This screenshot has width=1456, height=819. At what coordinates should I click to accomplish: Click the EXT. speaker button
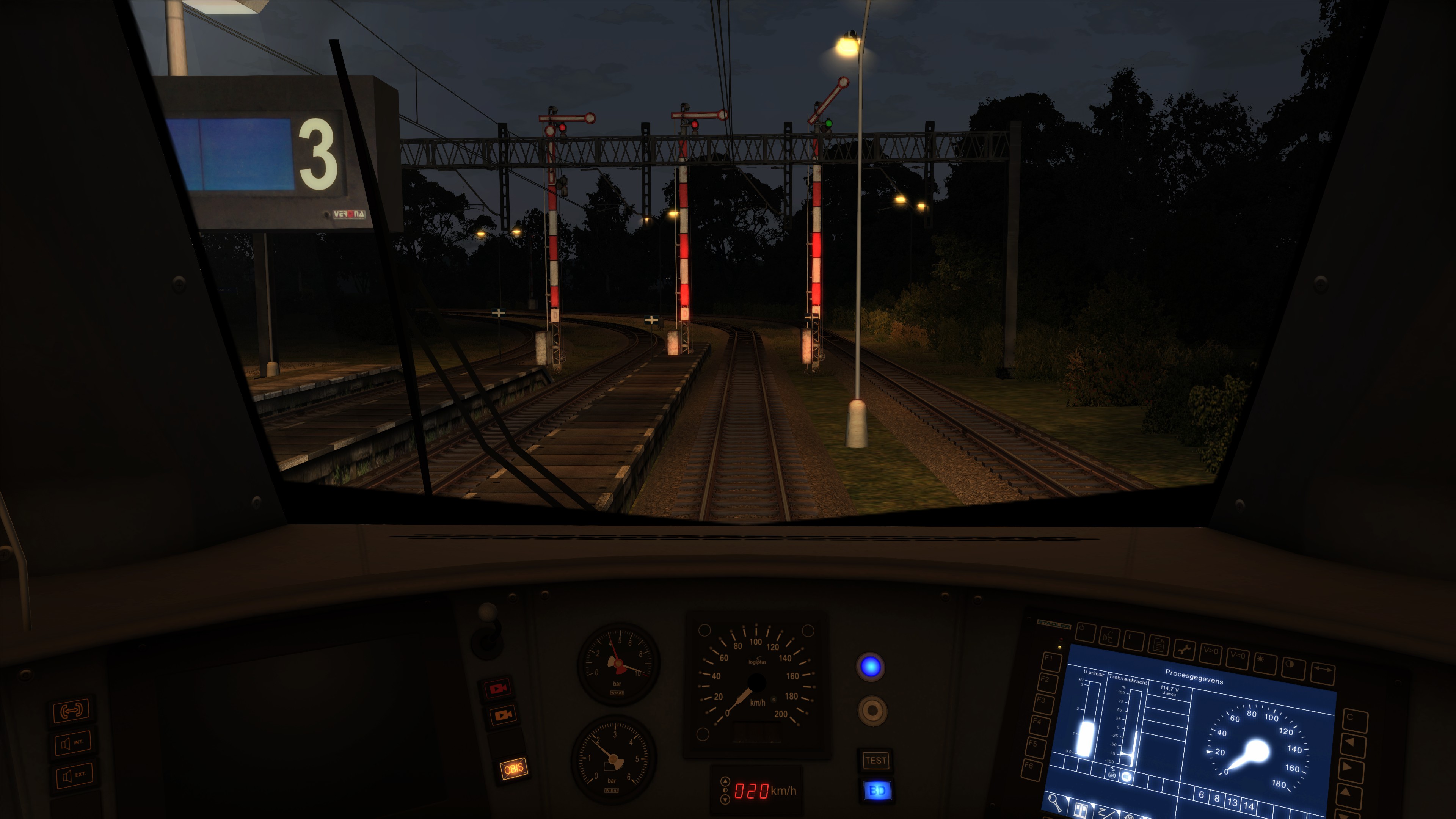click(74, 775)
